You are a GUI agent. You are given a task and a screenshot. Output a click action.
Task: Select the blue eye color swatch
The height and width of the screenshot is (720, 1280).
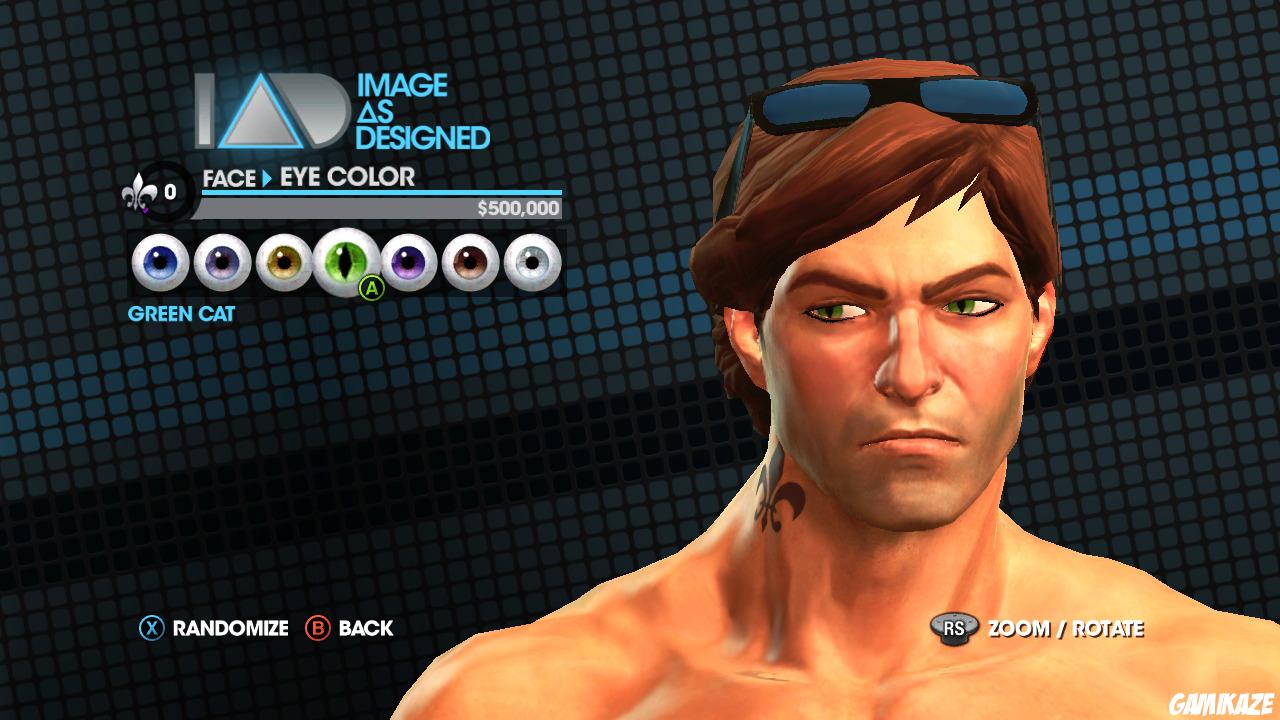160,260
